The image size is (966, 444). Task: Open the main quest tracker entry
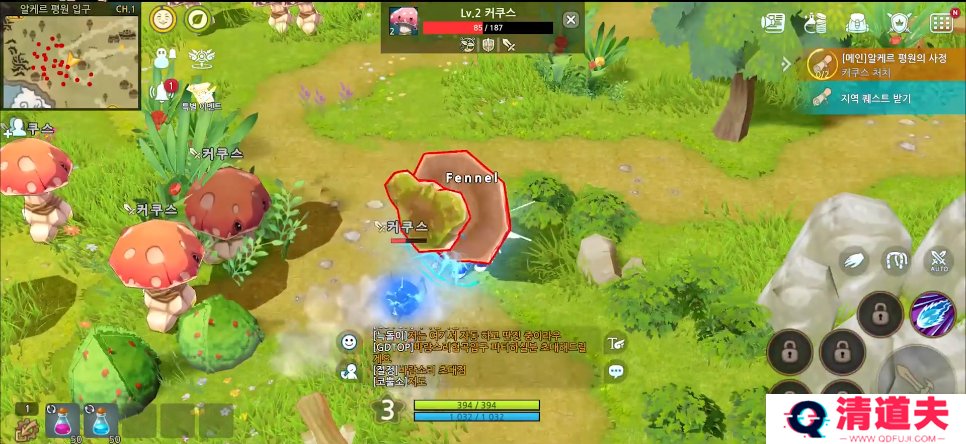(x=880, y=64)
